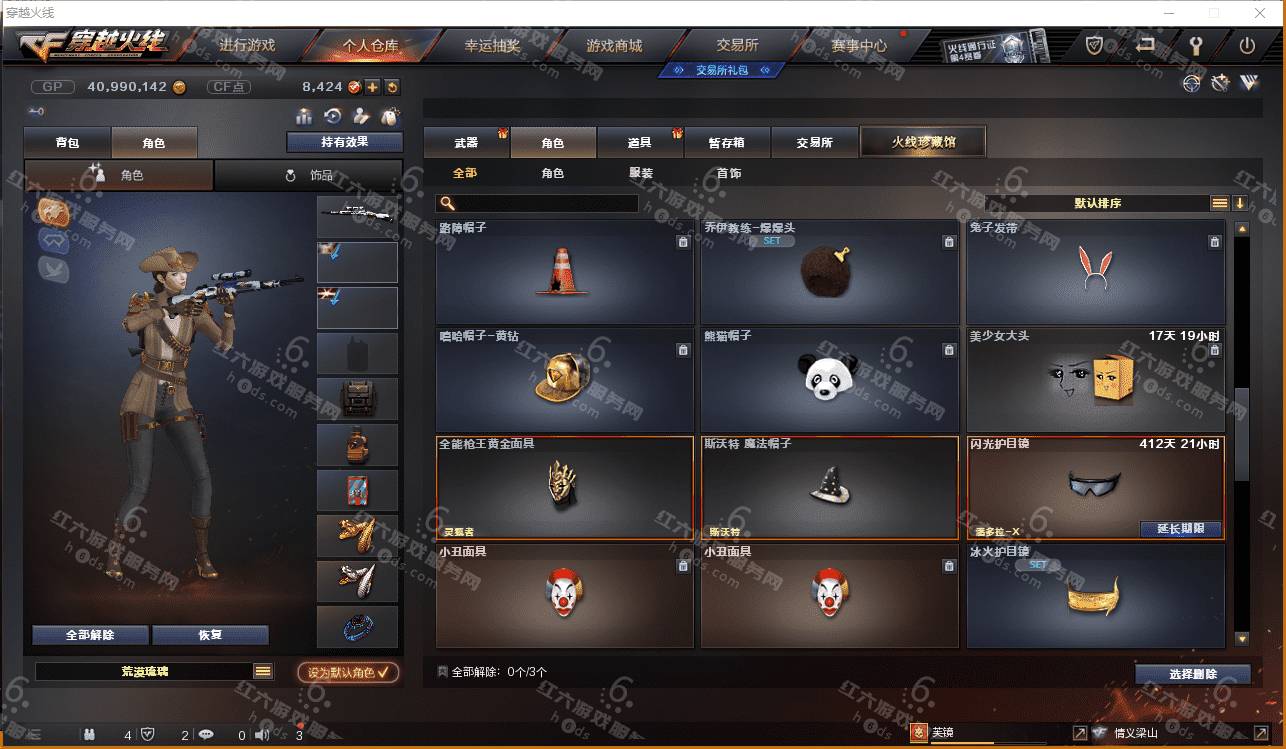Click the 选择删除 select delete button
The image size is (1286, 749).
tap(1192, 674)
